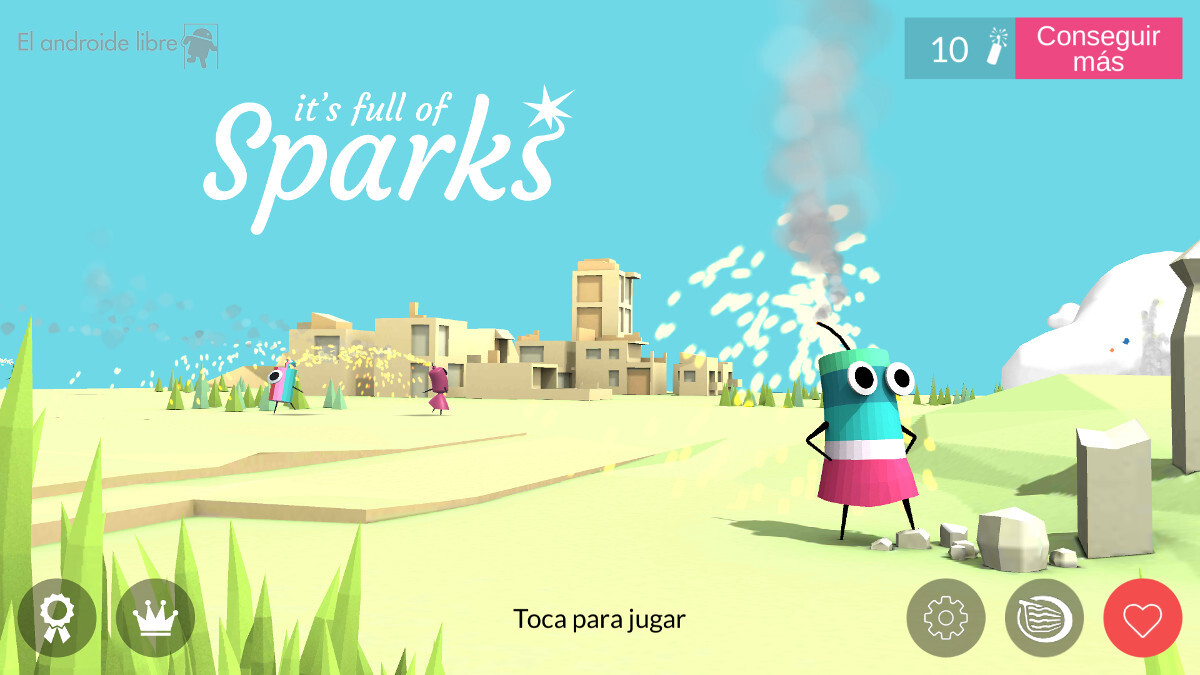Select the round flag language icon
This screenshot has width=1200, height=675.
point(1044,618)
